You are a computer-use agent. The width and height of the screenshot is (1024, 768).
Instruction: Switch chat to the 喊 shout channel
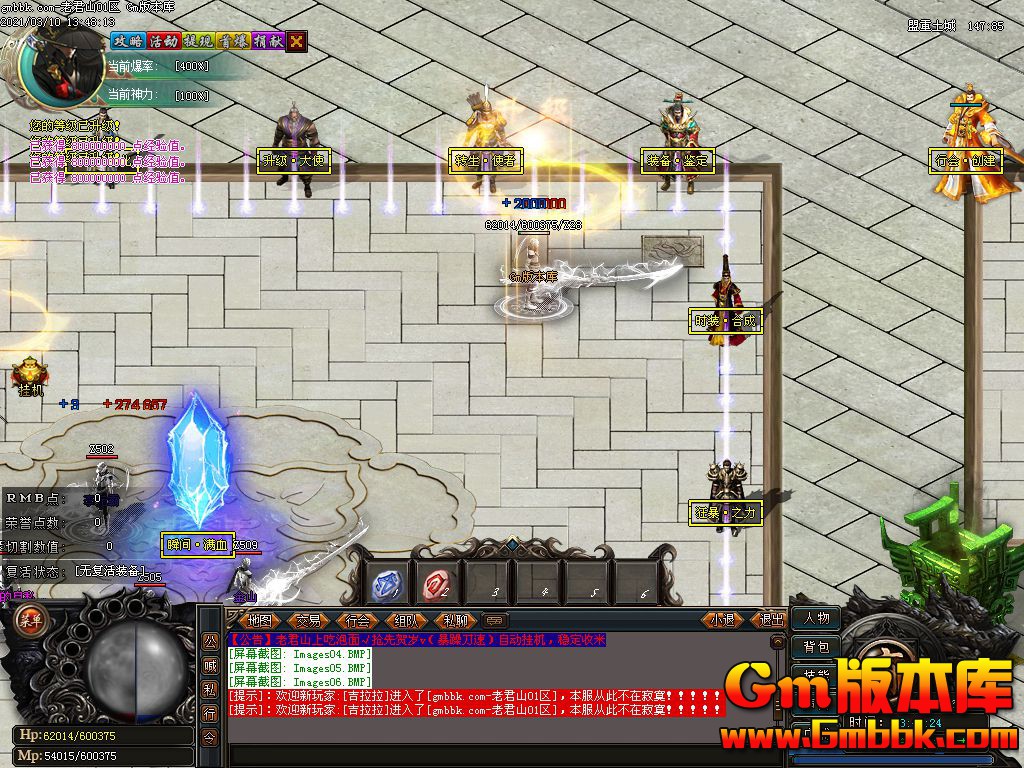click(x=210, y=665)
